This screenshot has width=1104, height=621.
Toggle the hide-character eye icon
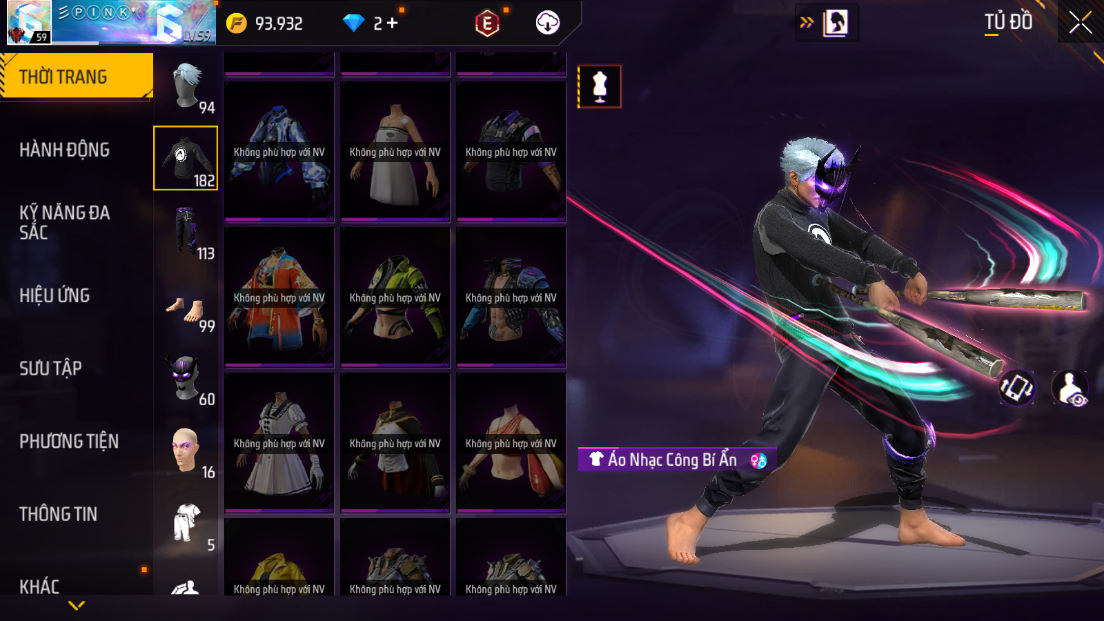coord(1070,389)
